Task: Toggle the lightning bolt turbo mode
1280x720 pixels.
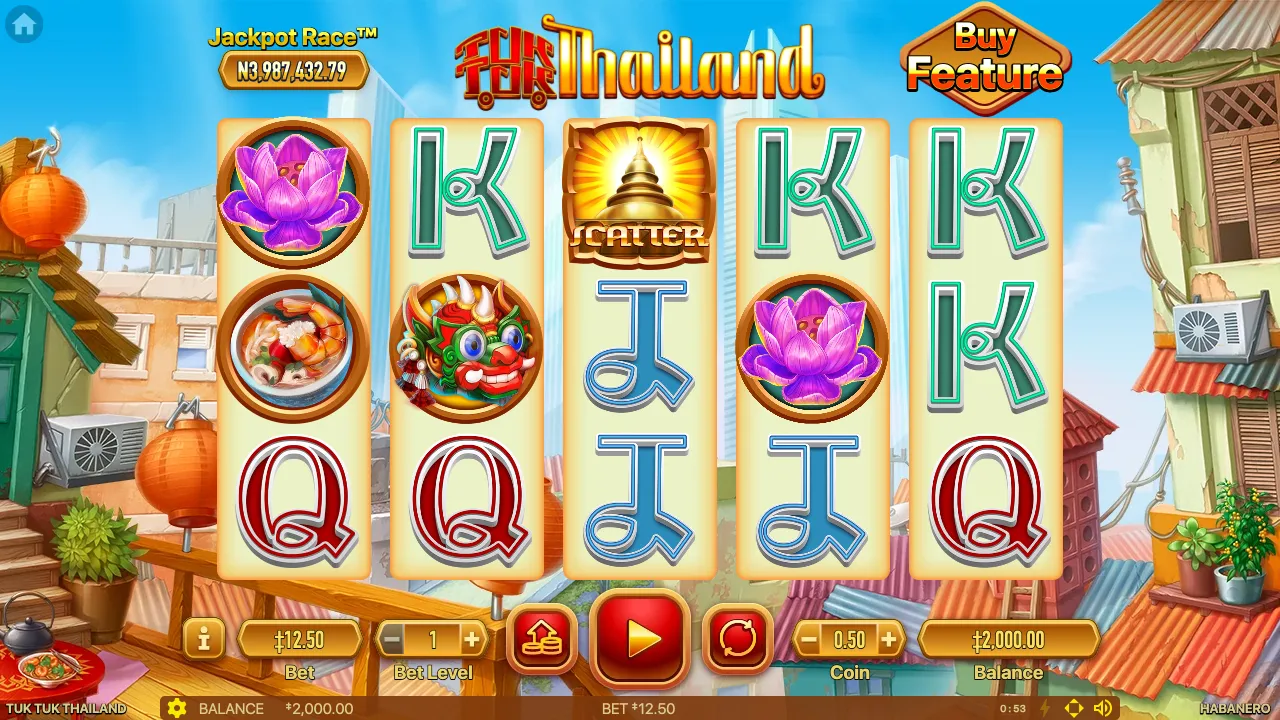Action: click(x=1046, y=708)
